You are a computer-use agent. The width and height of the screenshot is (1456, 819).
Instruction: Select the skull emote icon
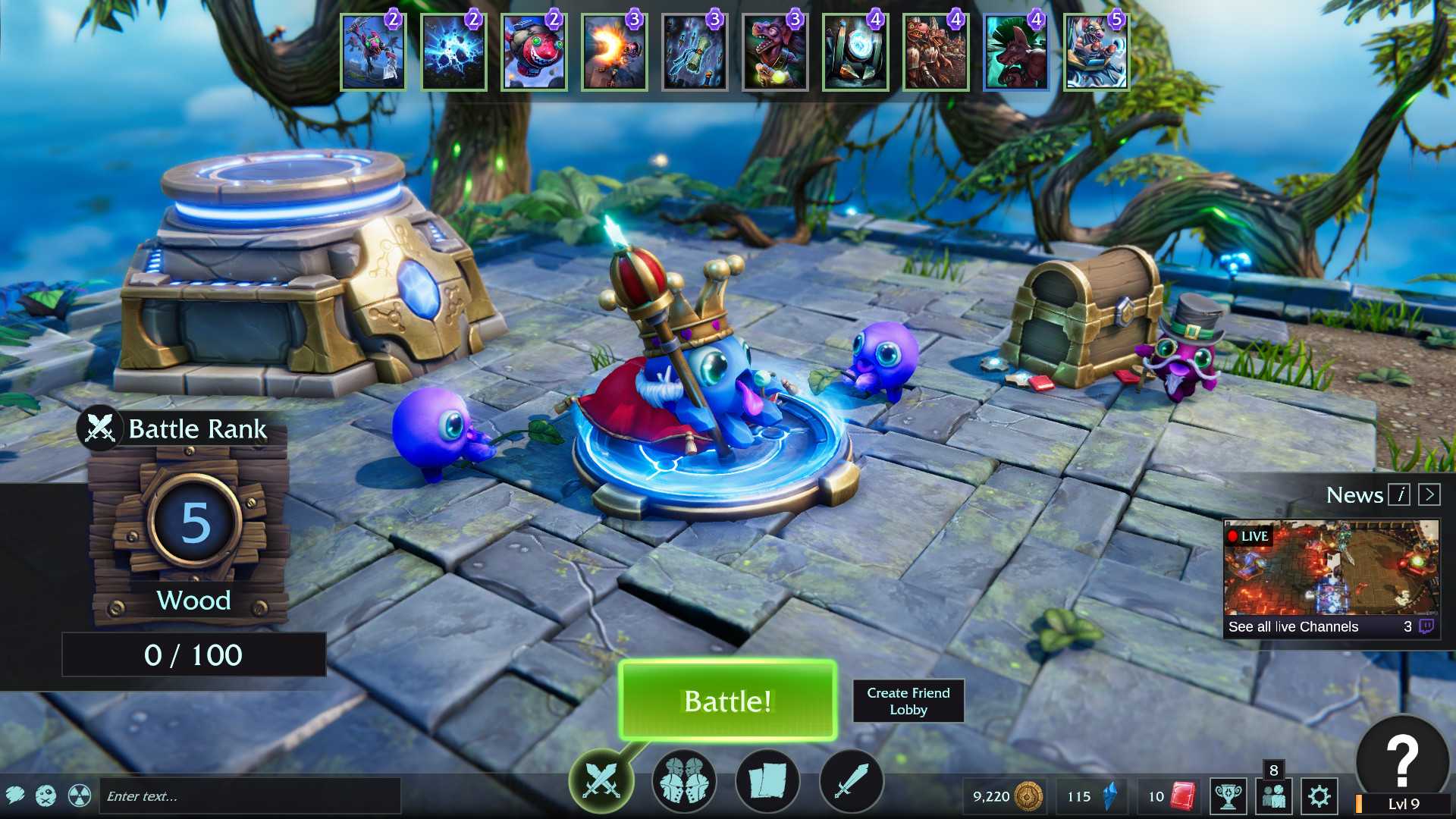(46, 795)
